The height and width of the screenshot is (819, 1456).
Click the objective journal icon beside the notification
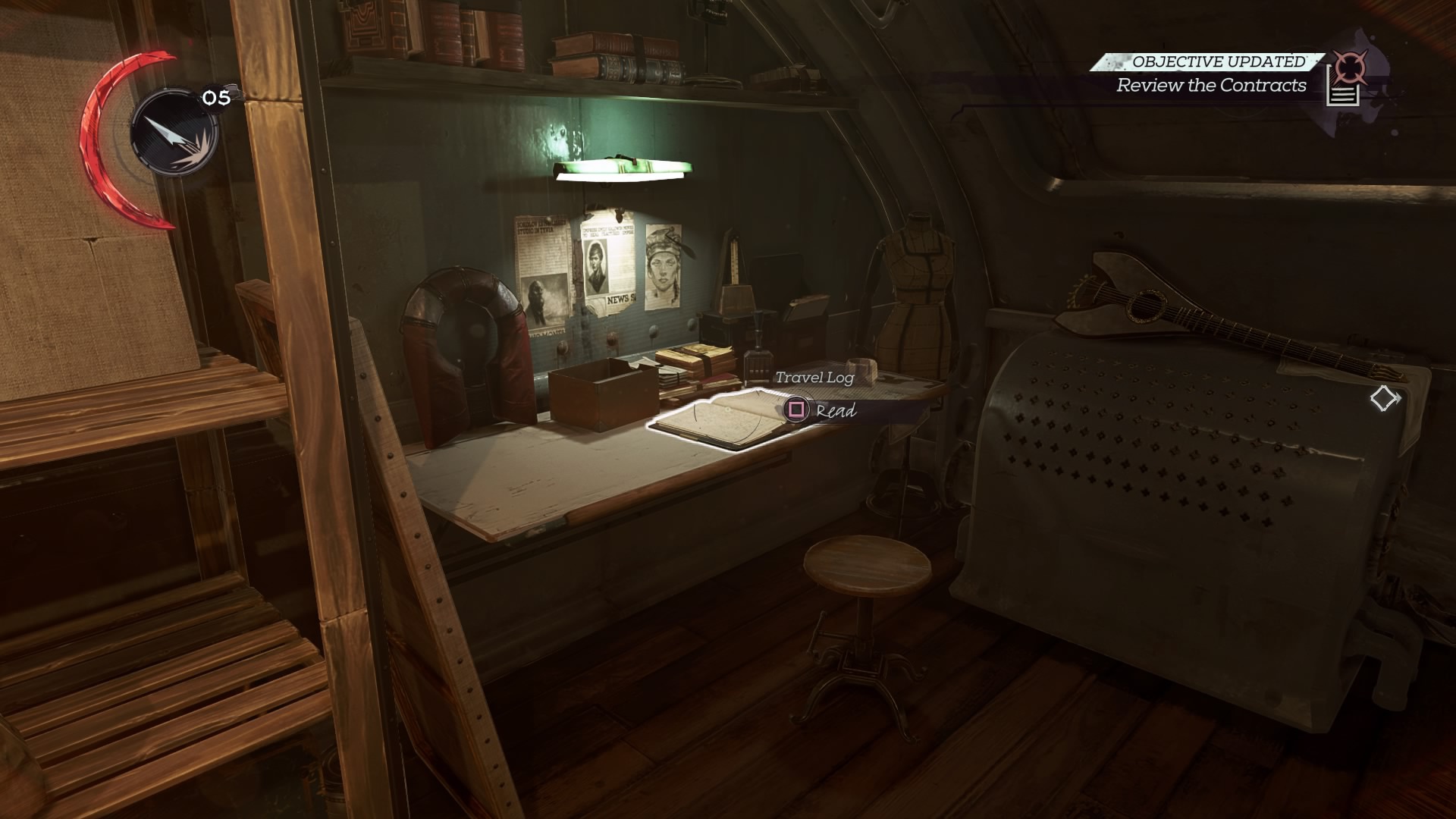tap(1344, 82)
